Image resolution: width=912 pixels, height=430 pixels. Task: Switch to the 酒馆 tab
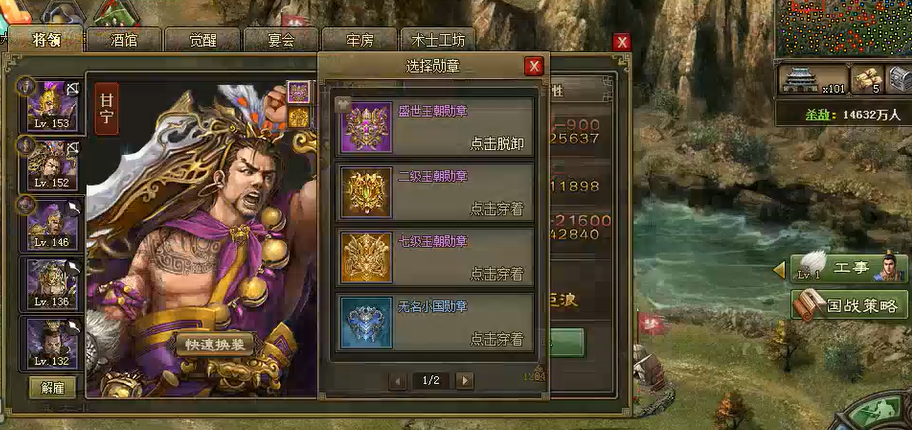(x=125, y=41)
